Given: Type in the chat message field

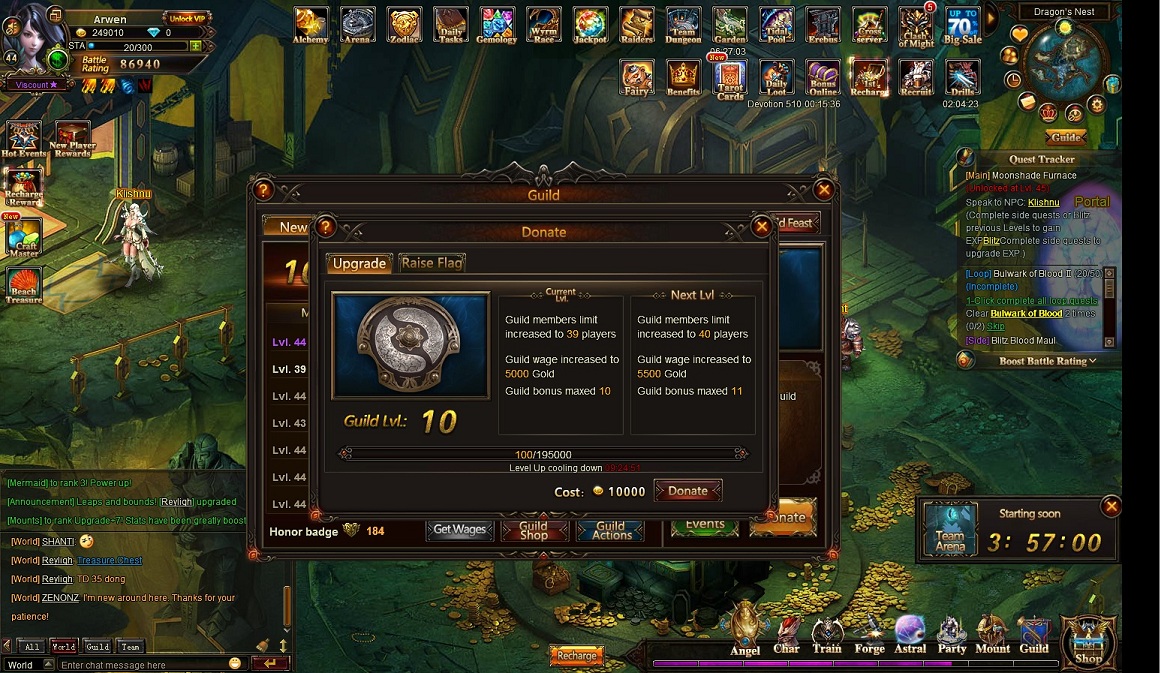Looking at the screenshot, I should 140,664.
